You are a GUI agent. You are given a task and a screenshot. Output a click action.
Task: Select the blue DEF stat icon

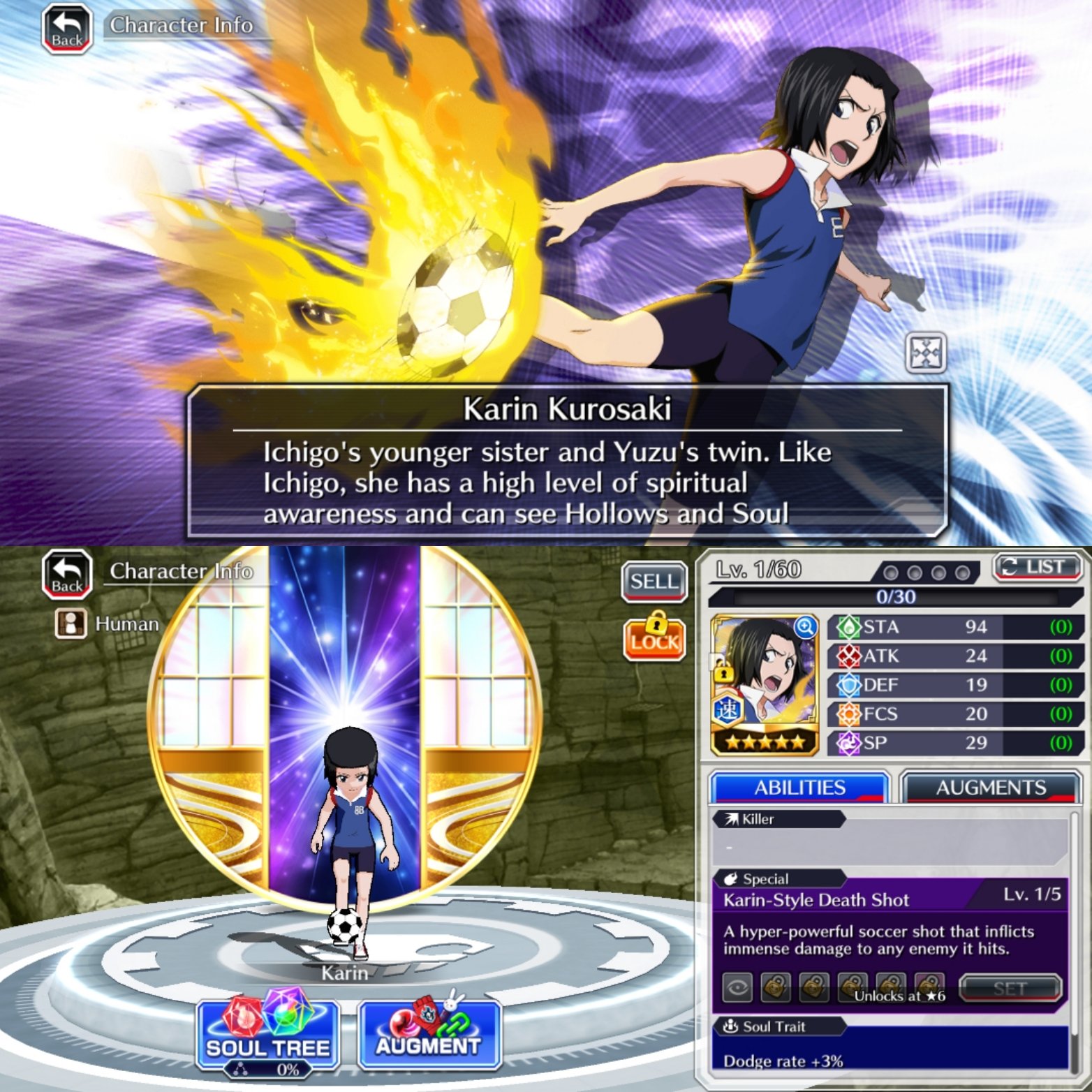(x=848, y=685)
